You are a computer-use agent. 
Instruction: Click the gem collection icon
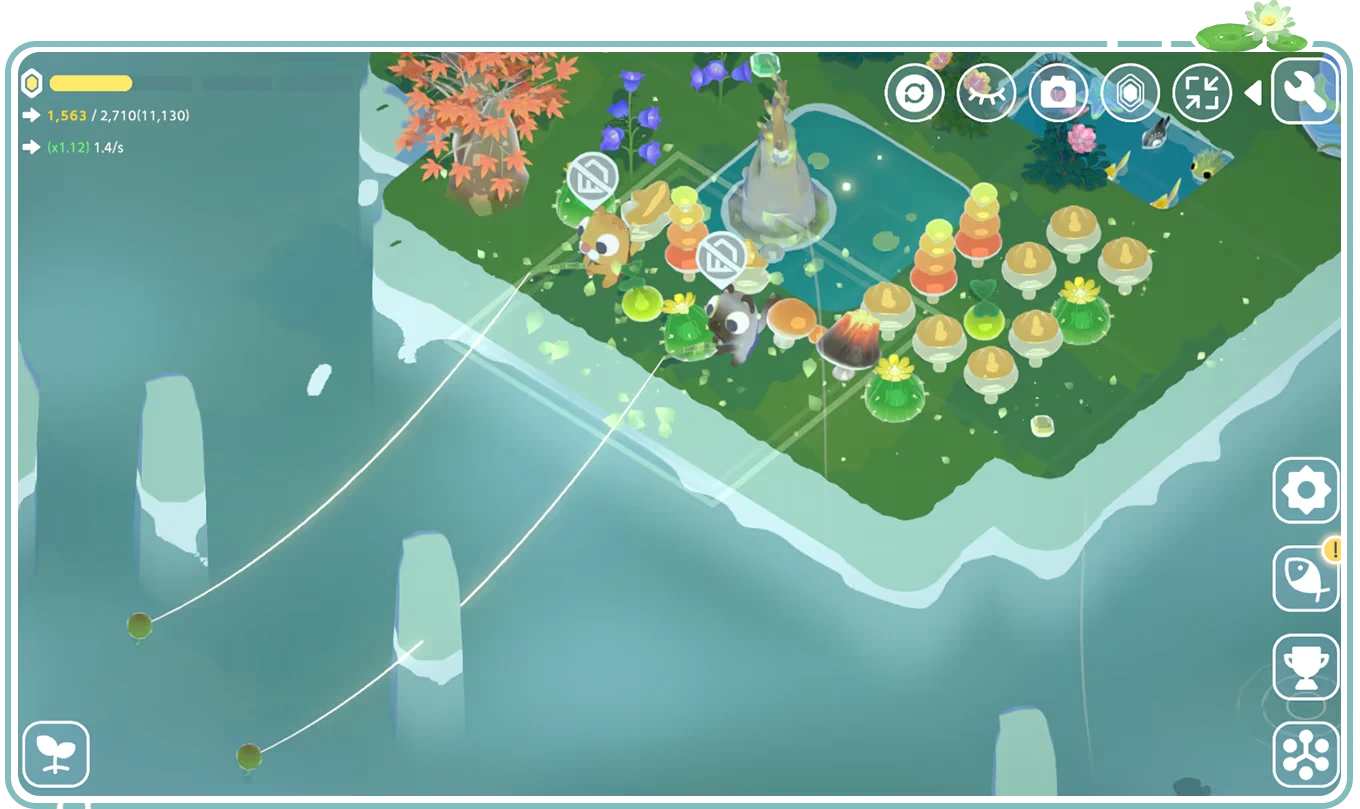point(1130,92)
